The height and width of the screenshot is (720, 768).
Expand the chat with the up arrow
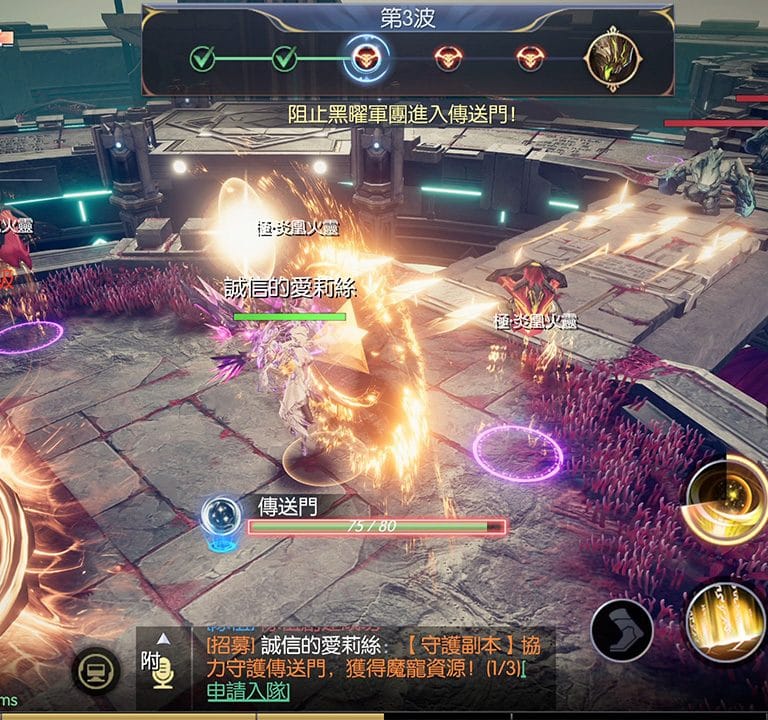(163, 638)
